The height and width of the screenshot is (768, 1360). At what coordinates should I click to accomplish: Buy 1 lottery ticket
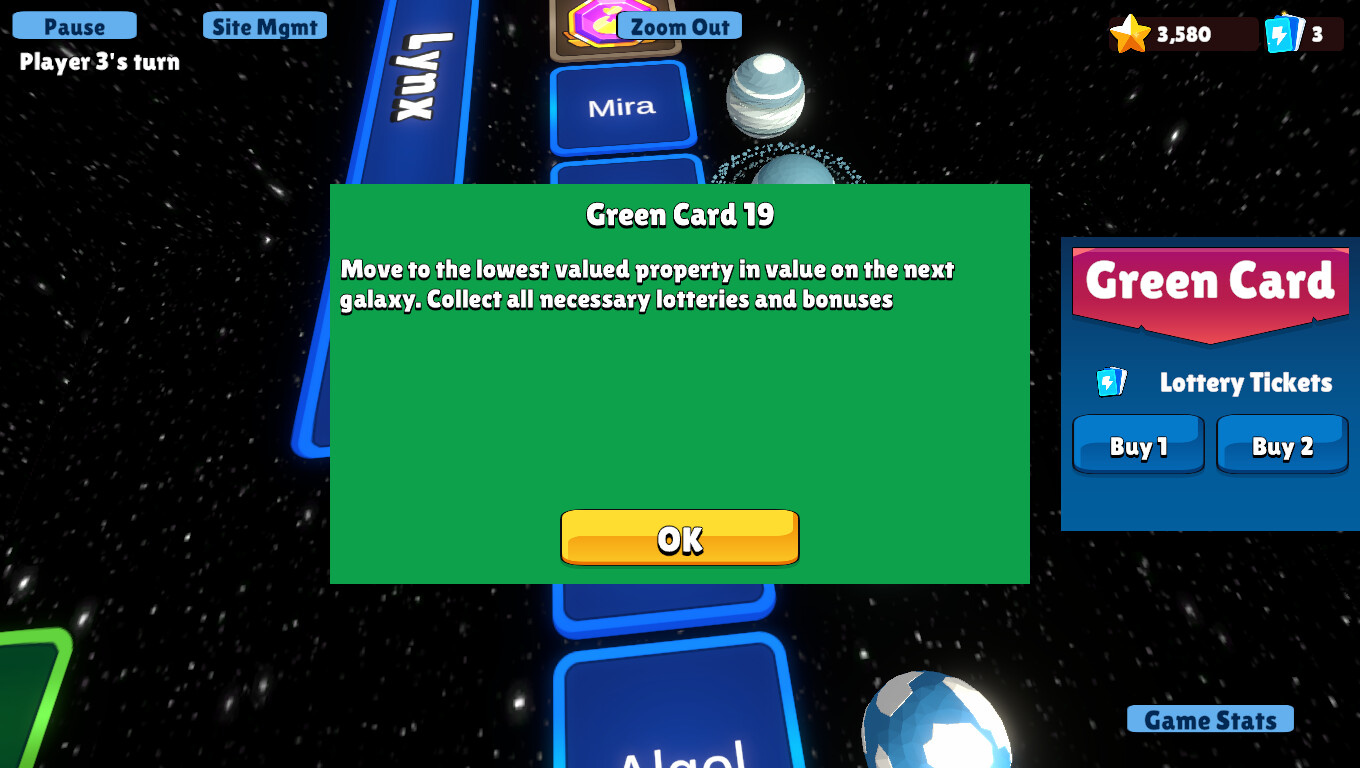click(1137, 444)
